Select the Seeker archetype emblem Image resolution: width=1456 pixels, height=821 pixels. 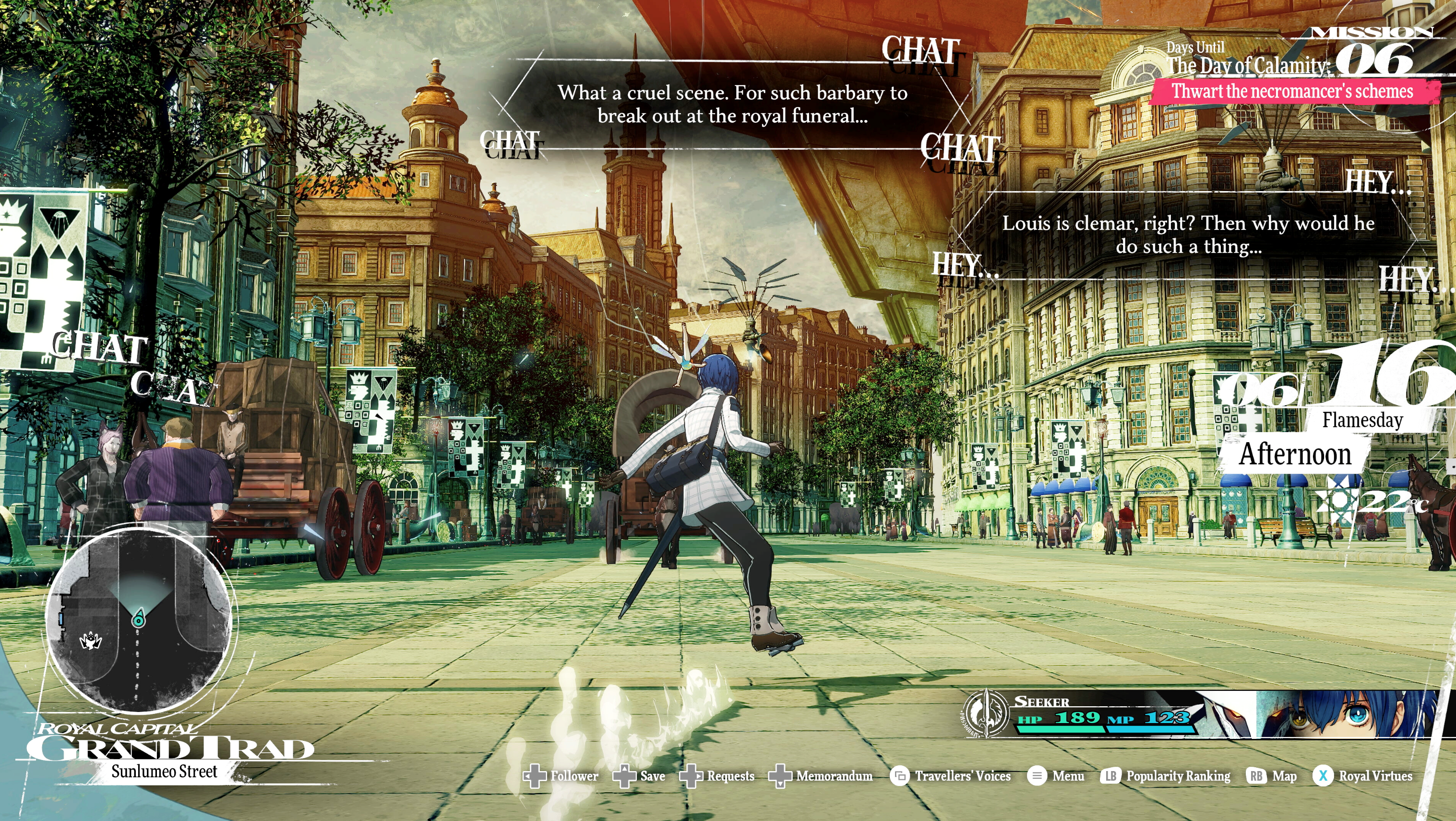(x=986, y=713)
